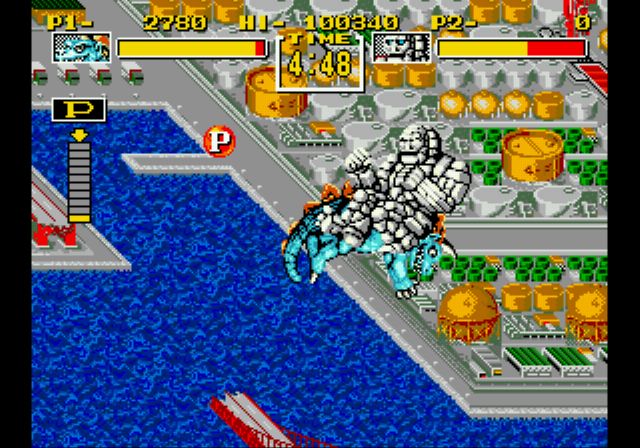The image size is (640, 448).
Task: Click the yellow P power gauge label
Action: tap(78, 110)
